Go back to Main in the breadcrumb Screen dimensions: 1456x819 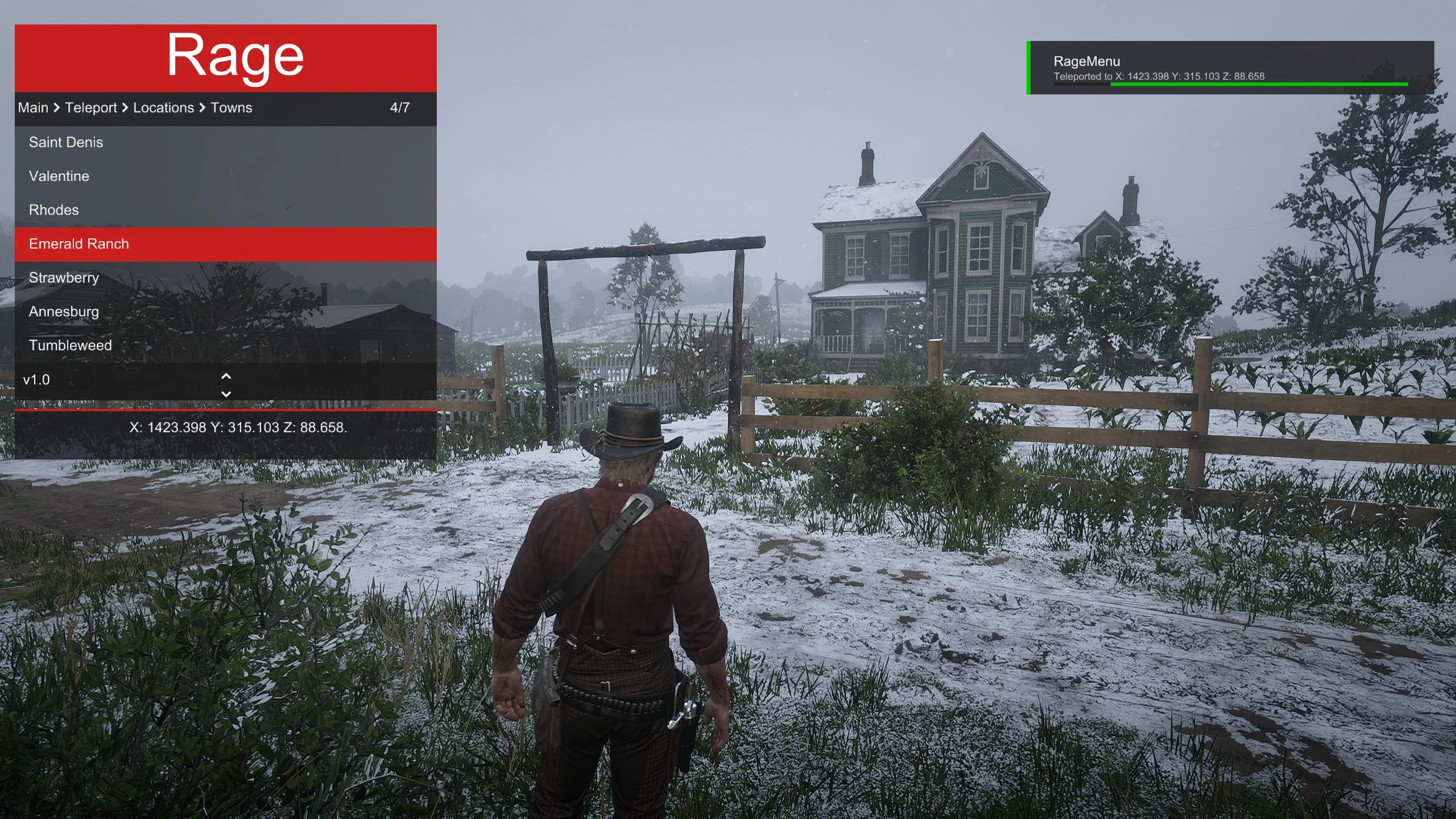tap(33, 107)
